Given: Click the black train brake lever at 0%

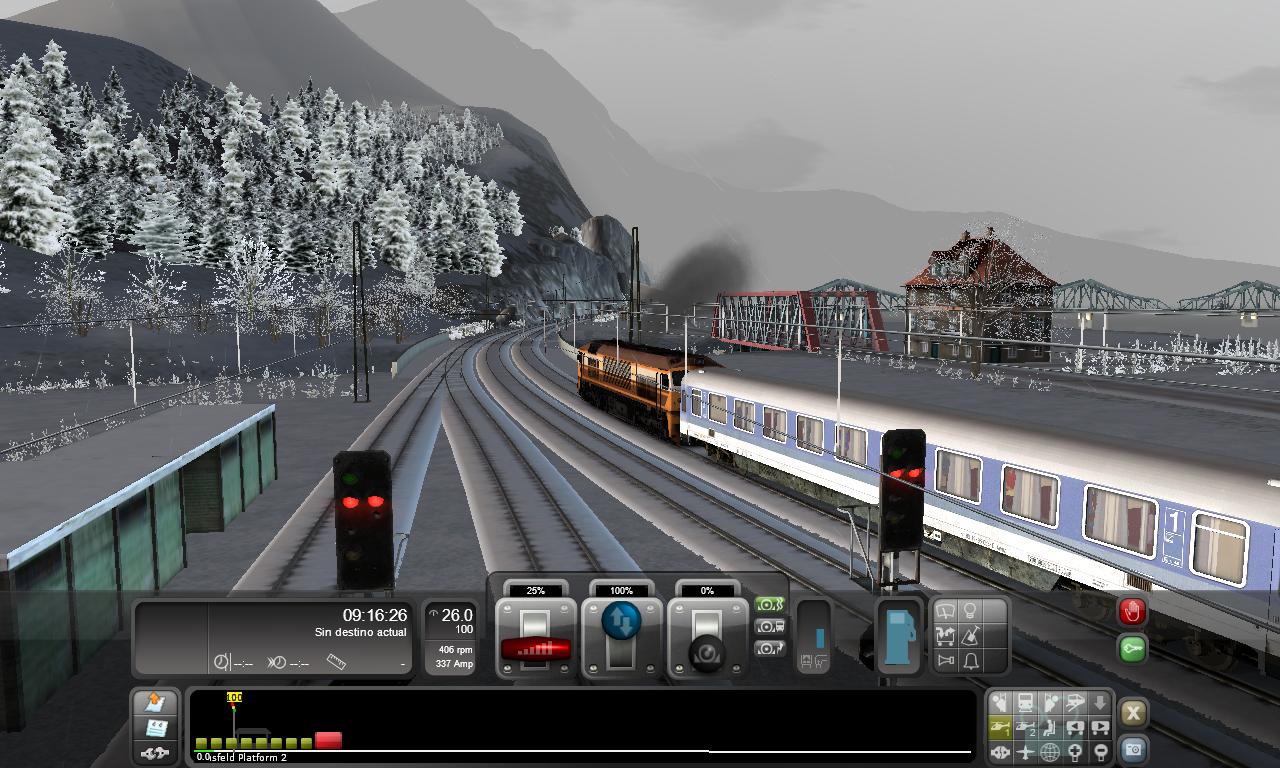Looking at the screenshot, I should 707,651.
